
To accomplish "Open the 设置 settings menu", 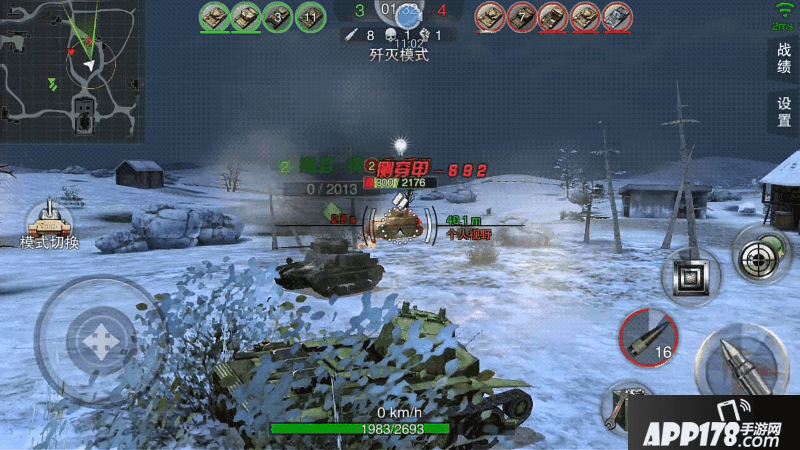I will tap(783, 111).
